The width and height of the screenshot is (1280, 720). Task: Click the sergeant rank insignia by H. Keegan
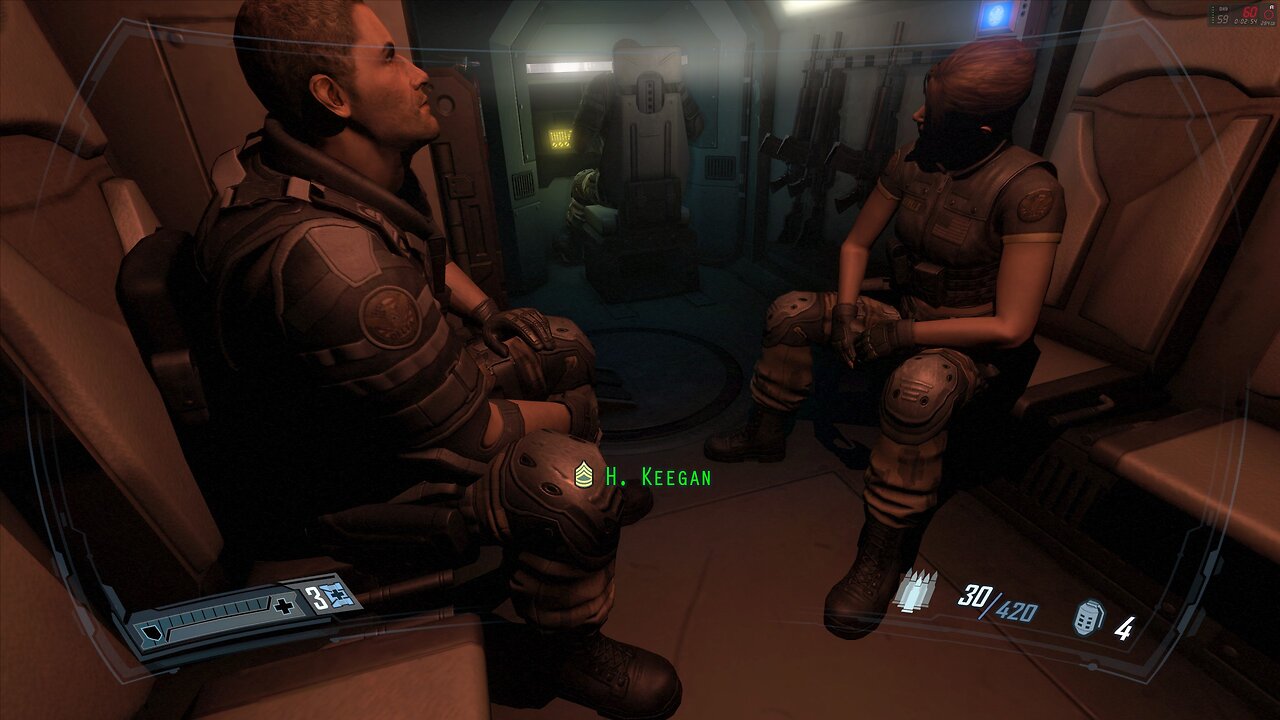(x=584, y=476)
